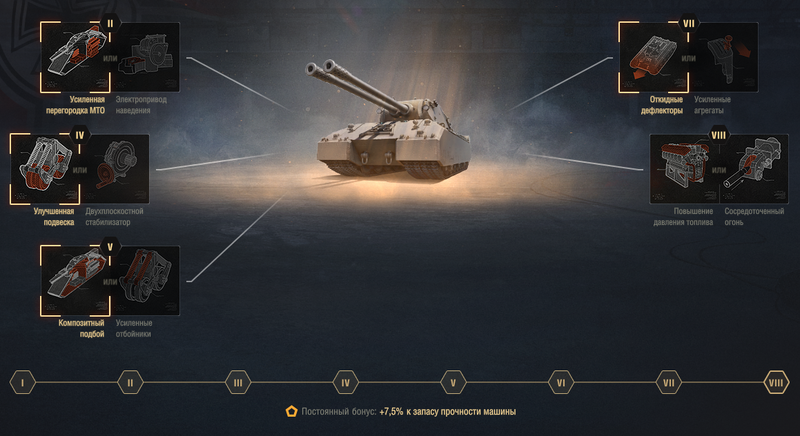Choose the Сосредоточенный огонь modification
The height and width of the screenshot is (436, 800).
point(756,168)
